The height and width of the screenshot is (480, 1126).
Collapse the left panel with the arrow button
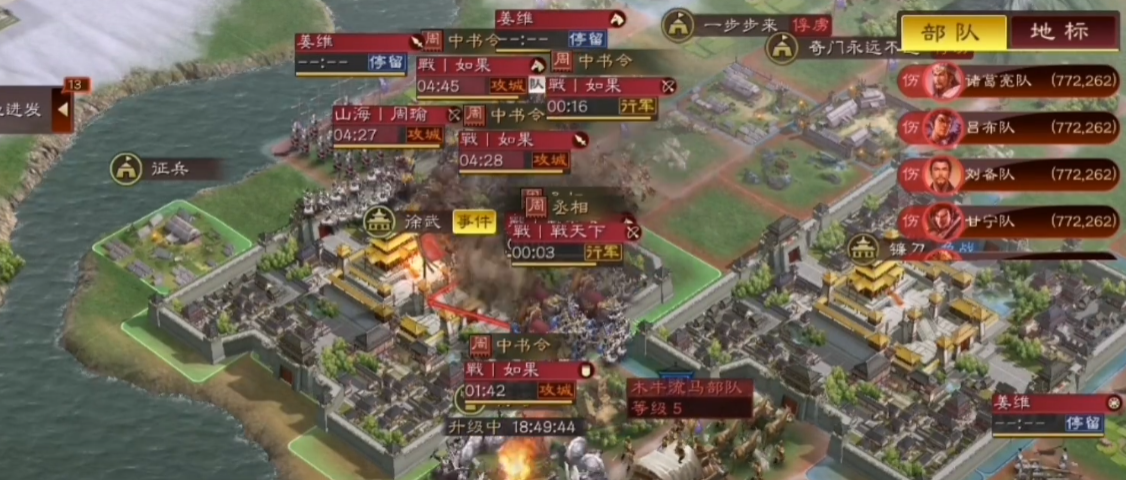pos(62,109)
